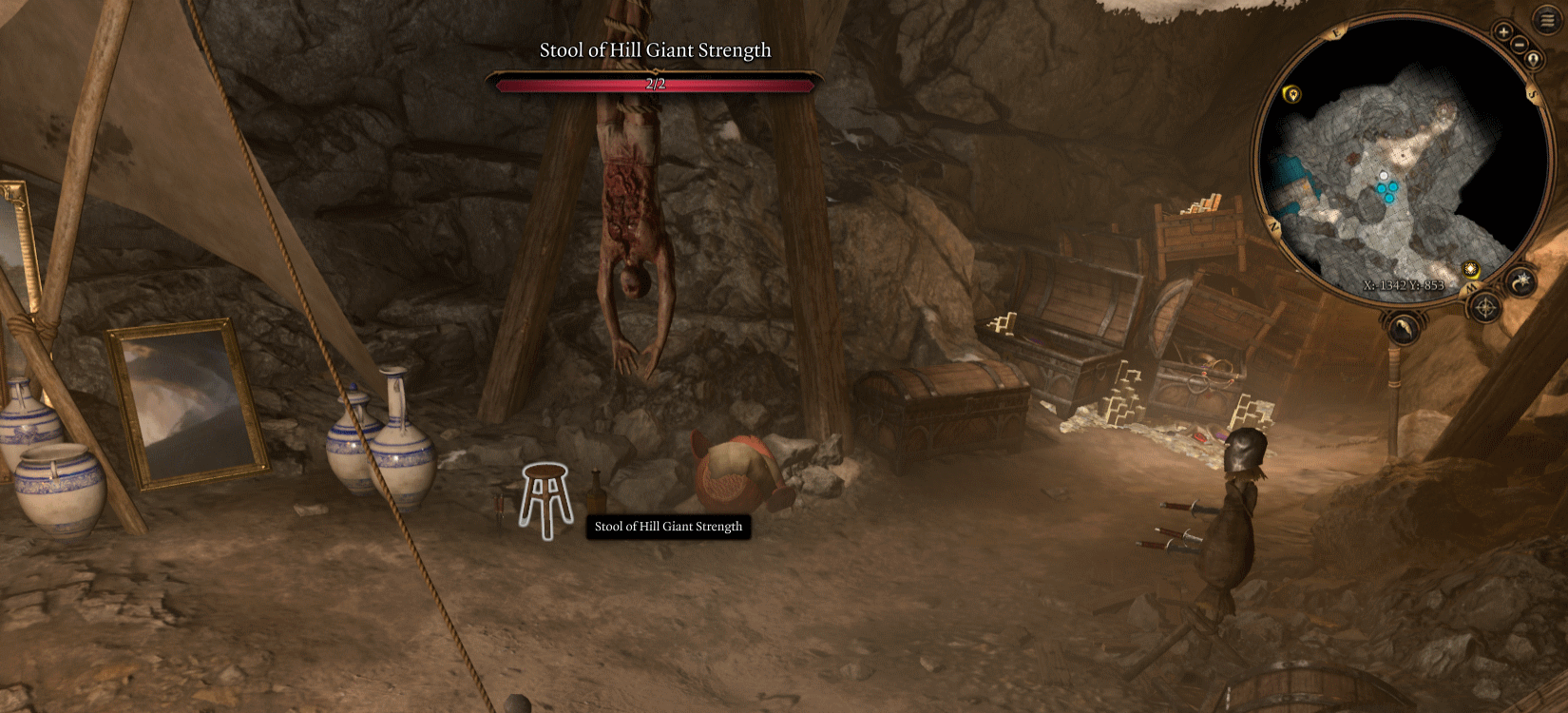This screenshot has width=1568, height=713.
Task: Open the circular minimap
Action: [1397, 162]
